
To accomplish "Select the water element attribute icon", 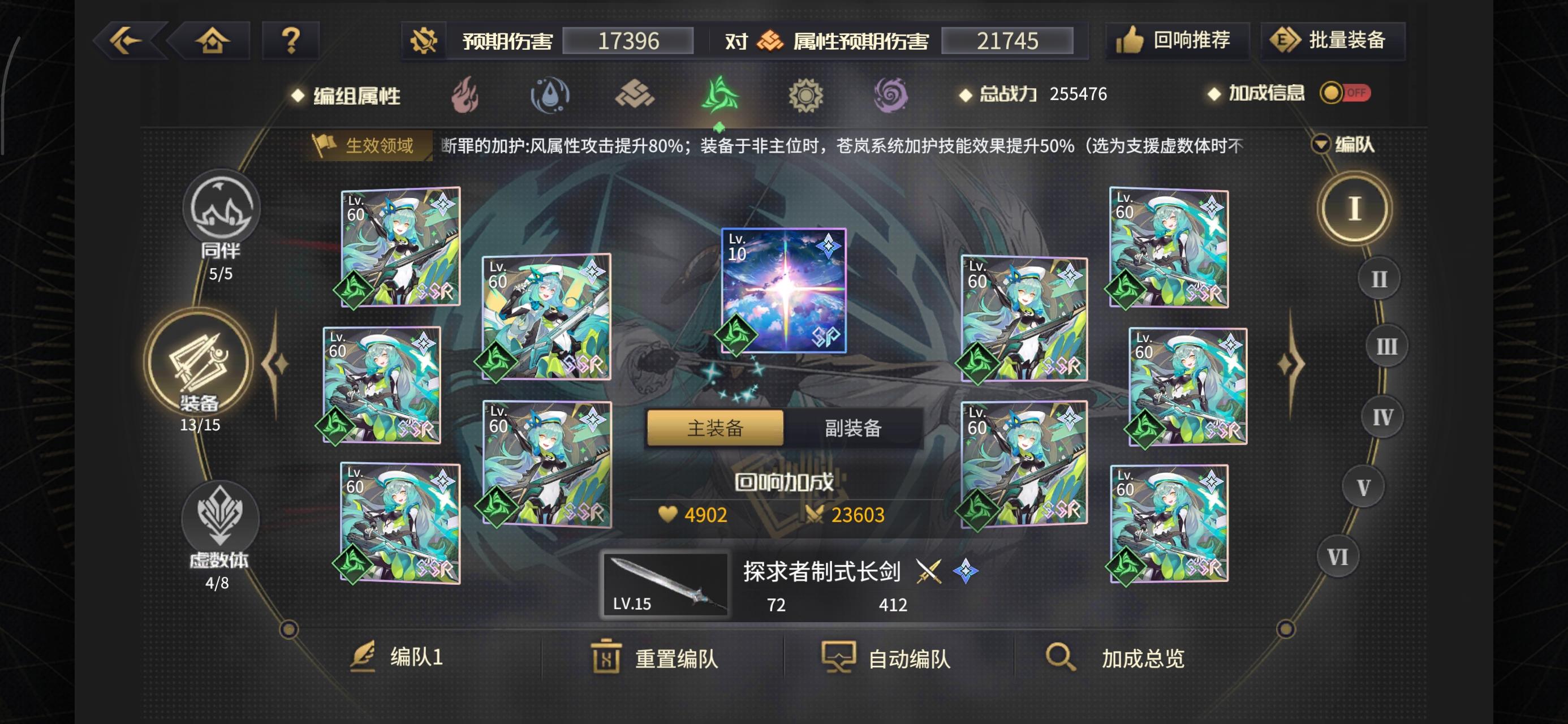I will point(550,96).
